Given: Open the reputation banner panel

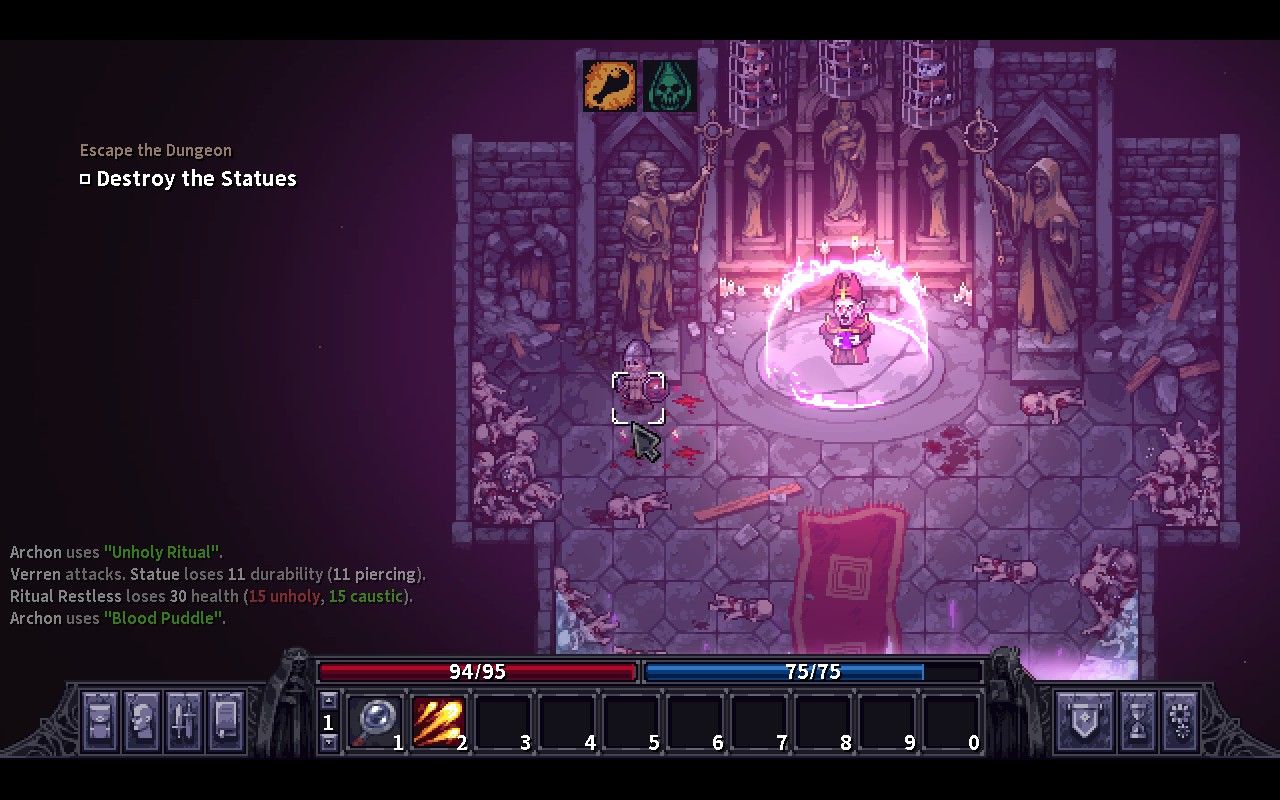Looking at the screenshot, I should pos(1085,722).
